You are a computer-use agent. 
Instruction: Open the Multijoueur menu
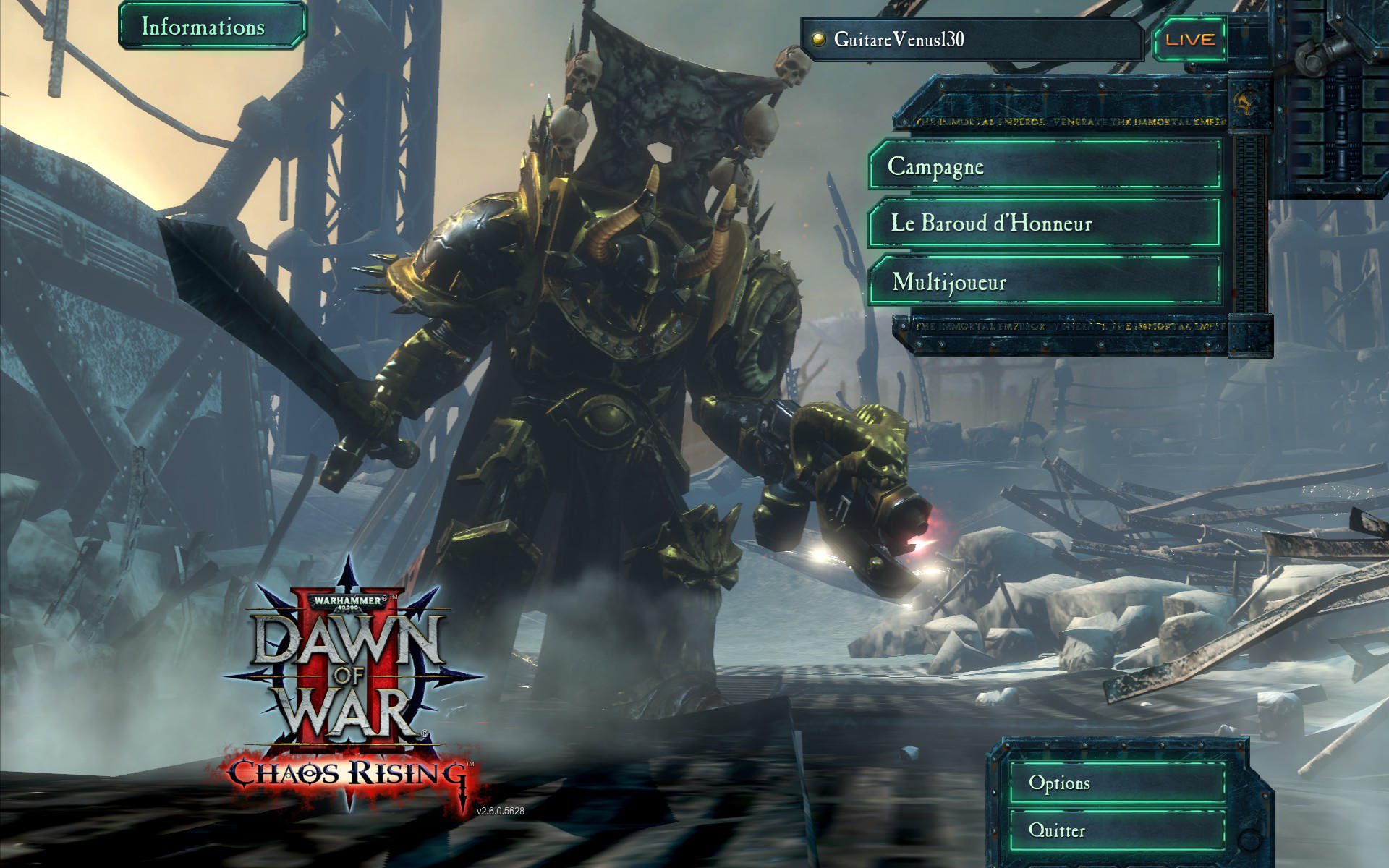click(x=1045, y=281)
